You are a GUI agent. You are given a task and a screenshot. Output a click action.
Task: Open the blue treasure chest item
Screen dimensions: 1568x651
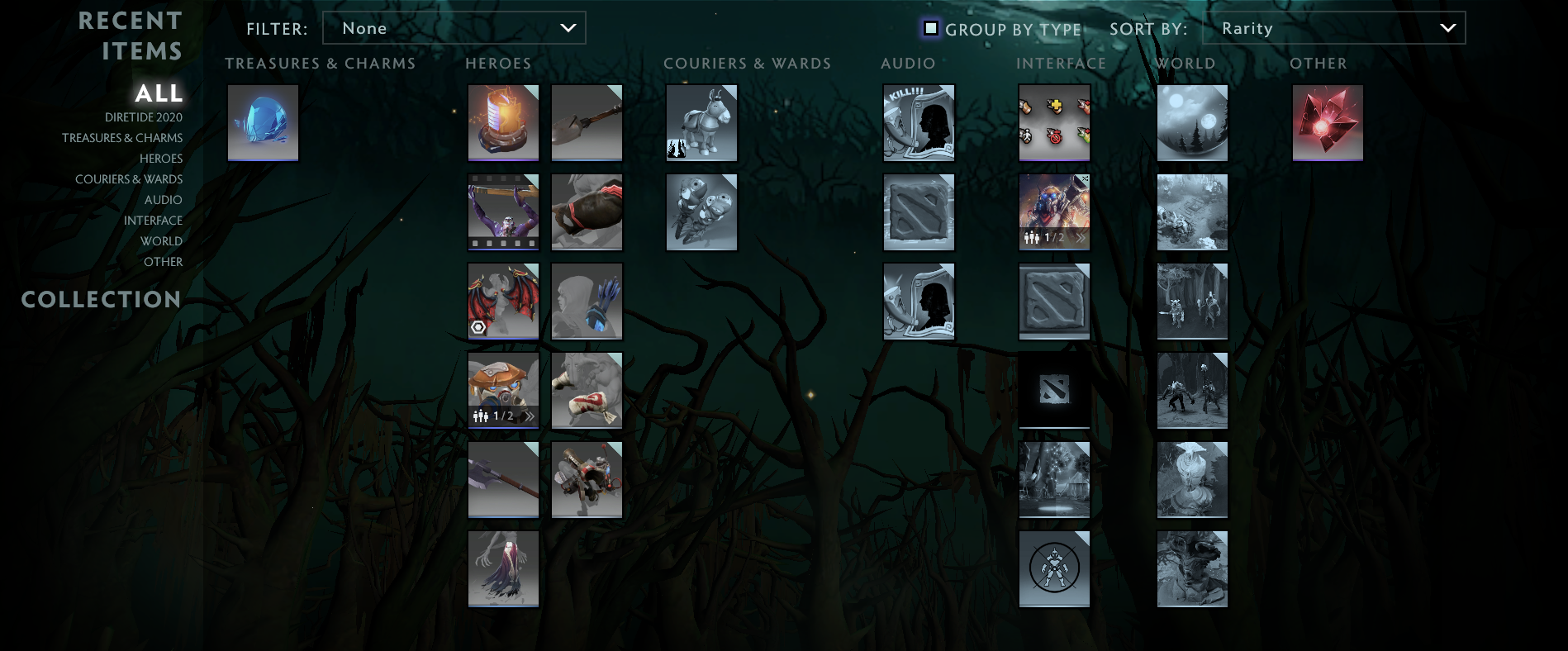point(263,122)
